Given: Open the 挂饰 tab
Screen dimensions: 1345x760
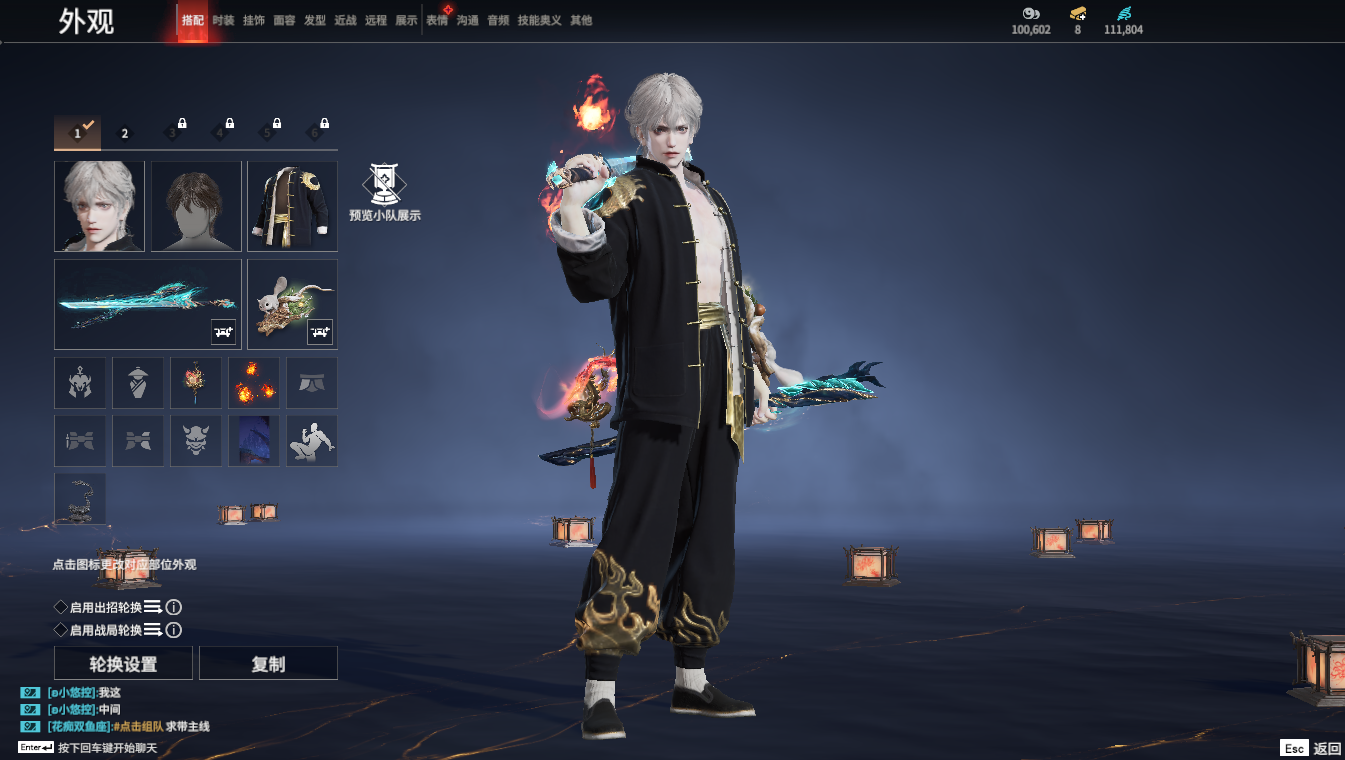Looking at the screenshot, I should point(254,20).
